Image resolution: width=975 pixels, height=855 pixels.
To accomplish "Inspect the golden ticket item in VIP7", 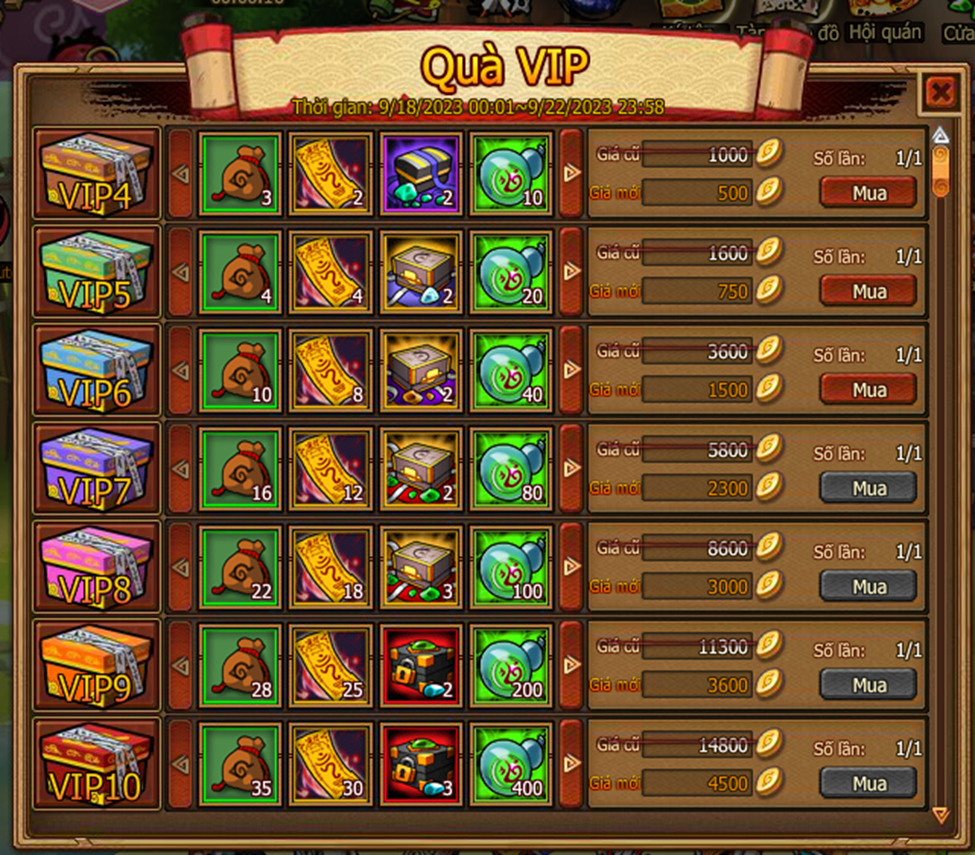I will point(330,468).
